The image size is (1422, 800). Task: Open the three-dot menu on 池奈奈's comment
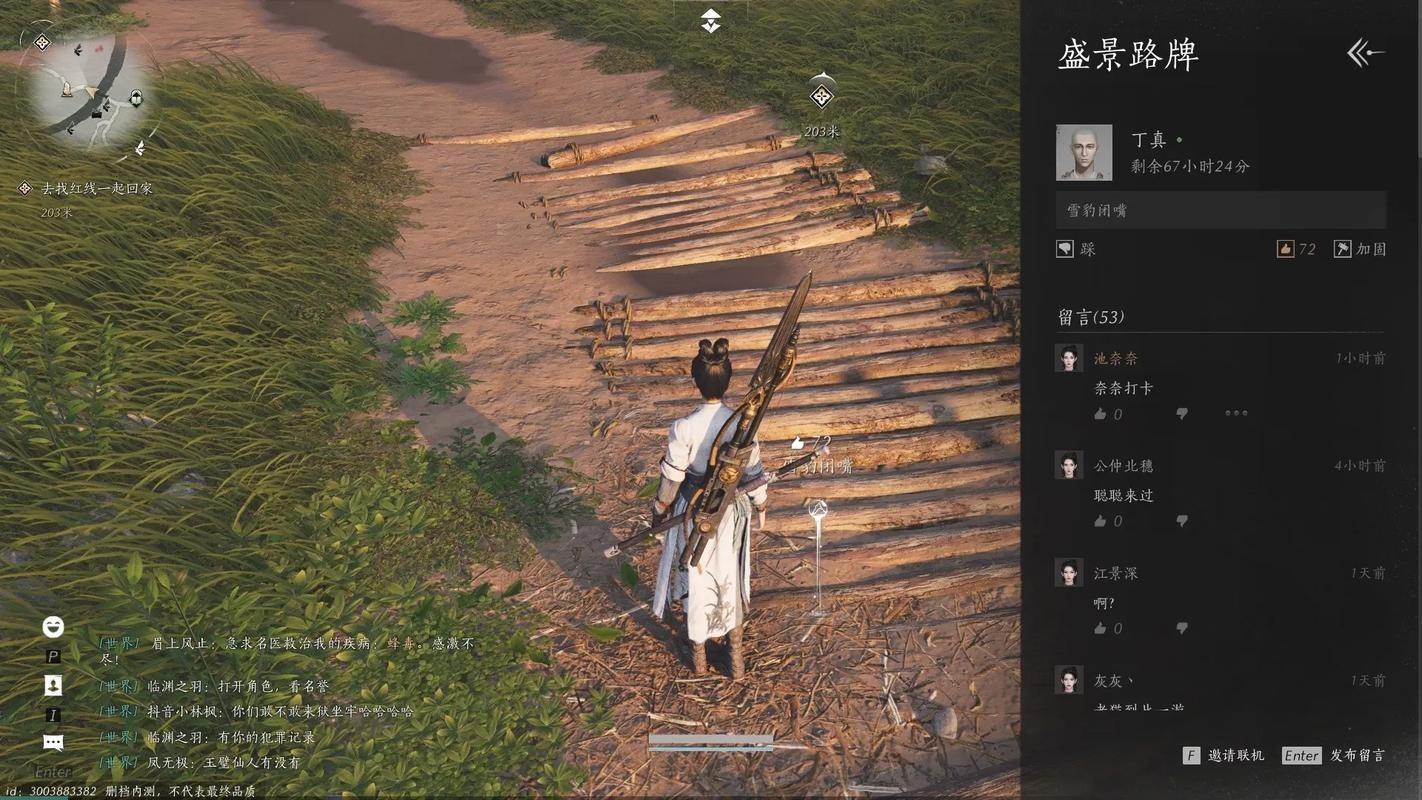[x=1236, y=413]
